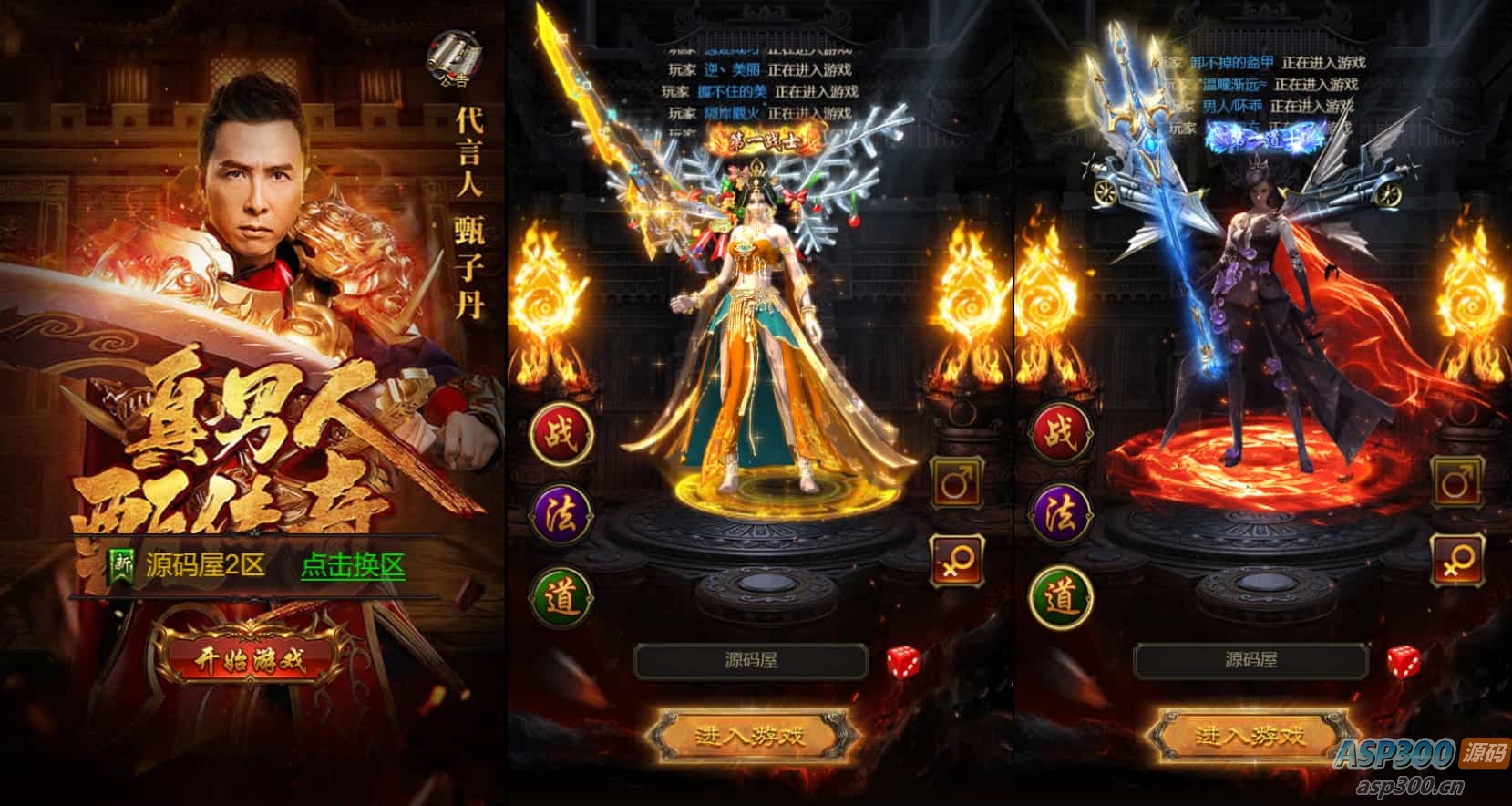The height and width of the screenshot is (806, 1512).
Task: Set male gender beside the dark-robed Taoist
Action: (x=1456, y=481)
